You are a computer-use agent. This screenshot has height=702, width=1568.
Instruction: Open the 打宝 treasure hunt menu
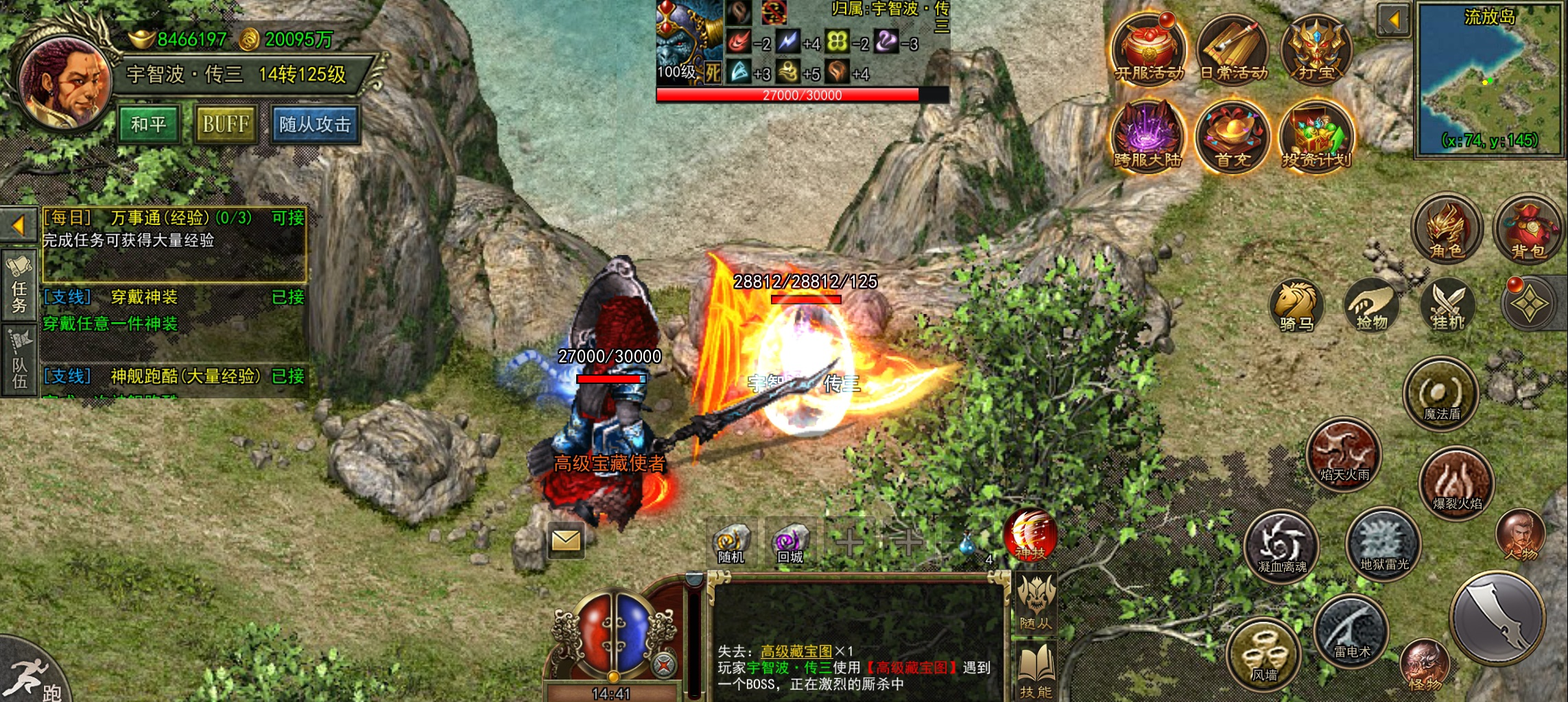[x=1317, y=48]
